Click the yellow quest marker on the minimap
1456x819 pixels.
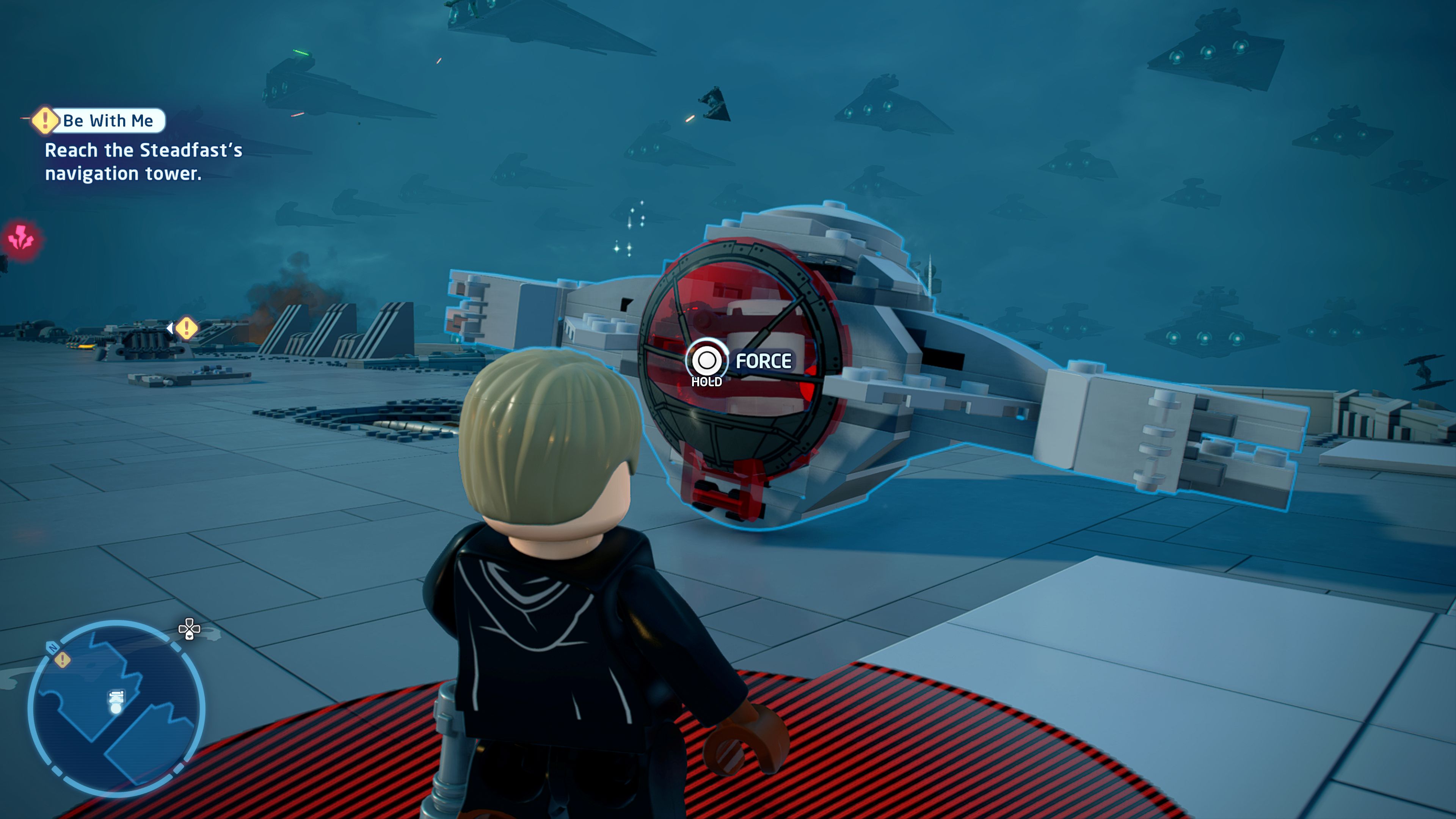62,660
